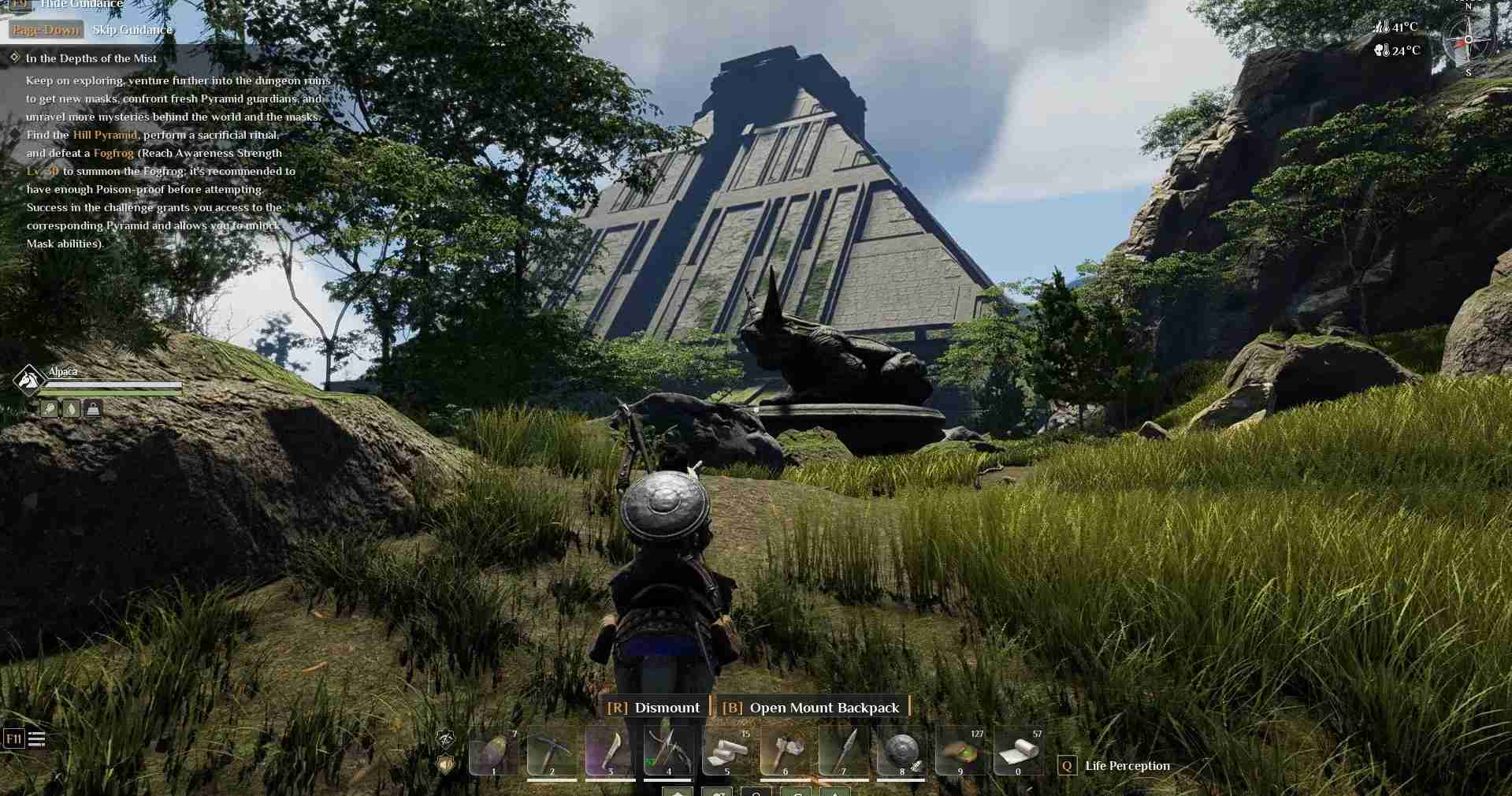Click the Hide Guidance menu option

coord(81,5)
